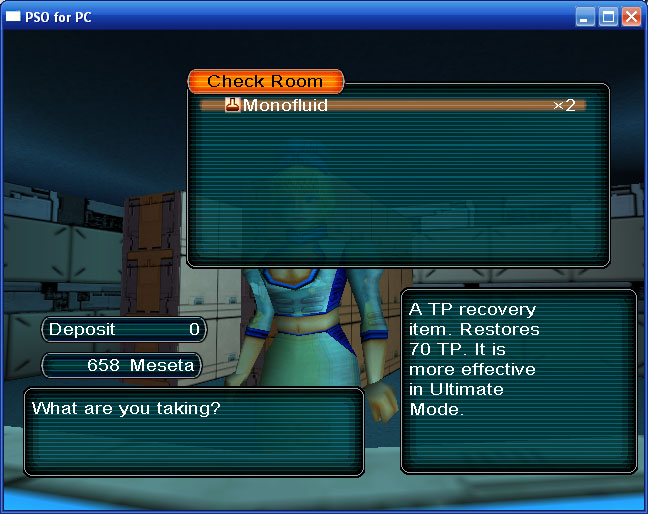Close the PSO for PC window
The height and width of the screenshot is (514, 648).
[631, 16]
